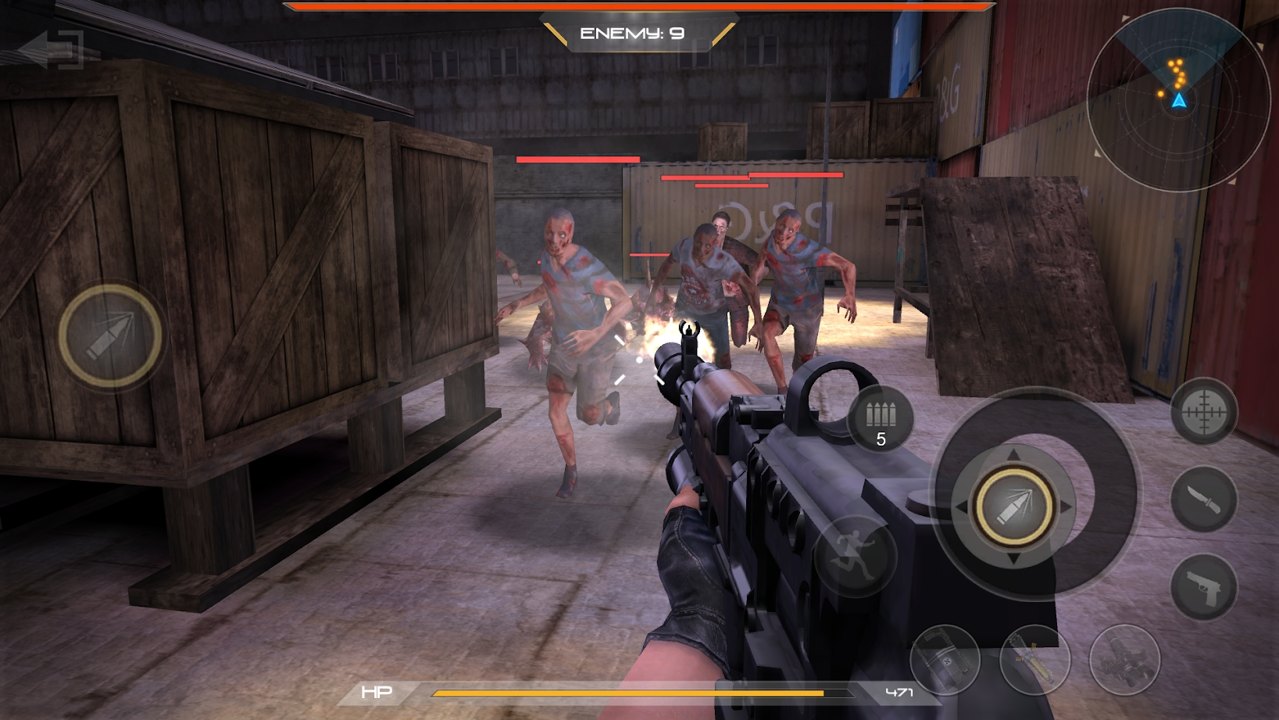This screenshot has height=720, width=1279.
Task: Tap the bullet fire button without directional arrows
Action: point(110,335)
